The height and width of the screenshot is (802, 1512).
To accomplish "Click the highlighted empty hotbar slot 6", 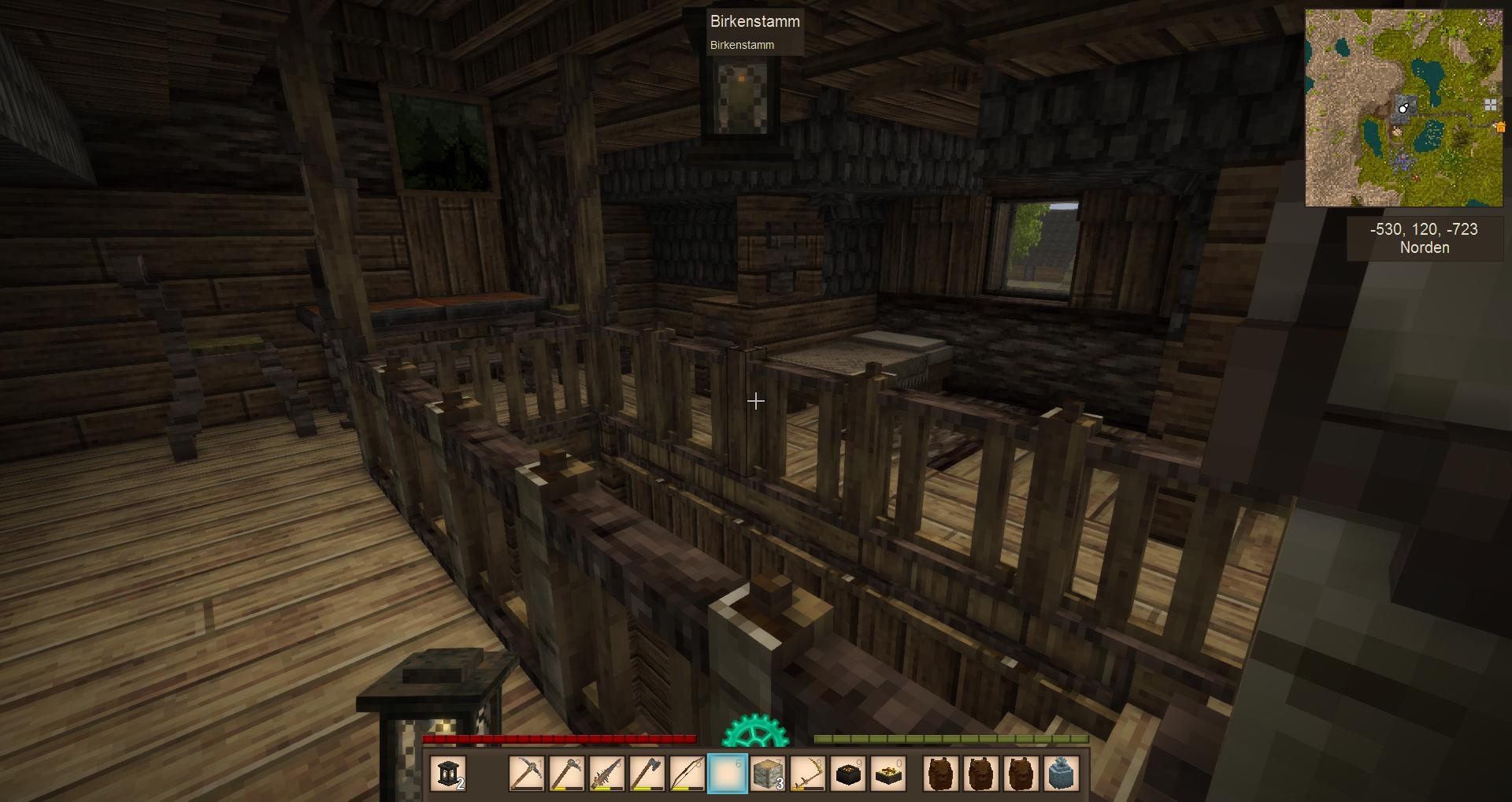I will click(x=728, y=774).
